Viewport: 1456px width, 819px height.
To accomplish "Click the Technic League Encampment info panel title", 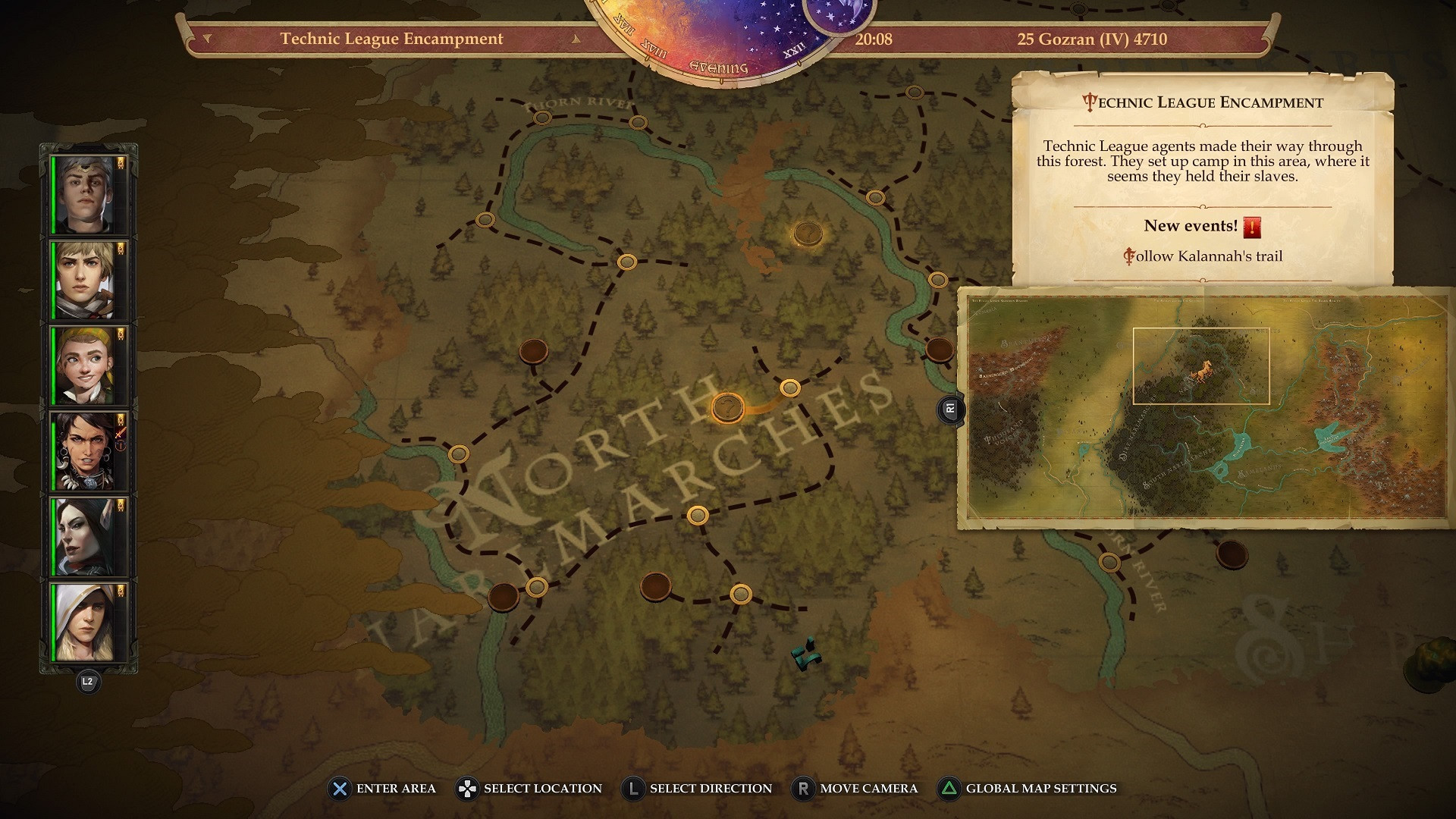I will point(1203,102).
